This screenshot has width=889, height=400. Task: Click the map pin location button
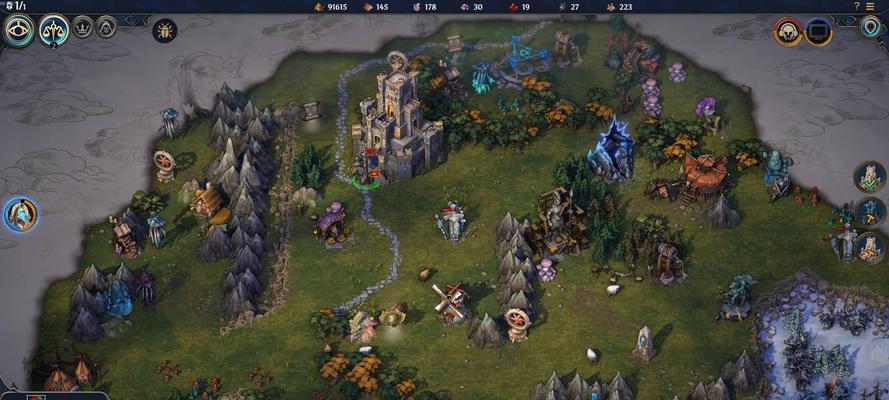point(870,27)
